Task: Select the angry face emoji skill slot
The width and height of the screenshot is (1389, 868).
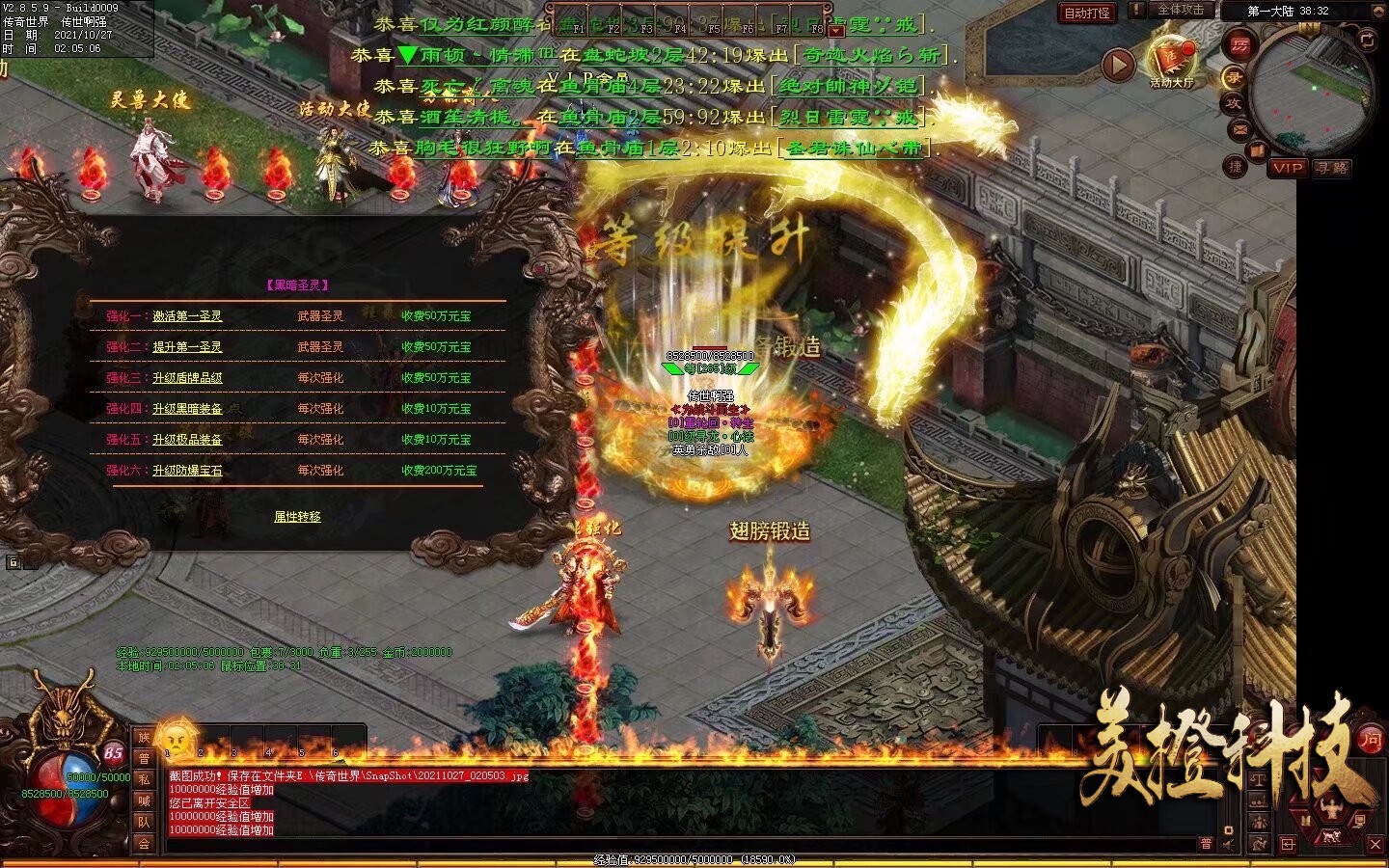Action: click(177, 741)
